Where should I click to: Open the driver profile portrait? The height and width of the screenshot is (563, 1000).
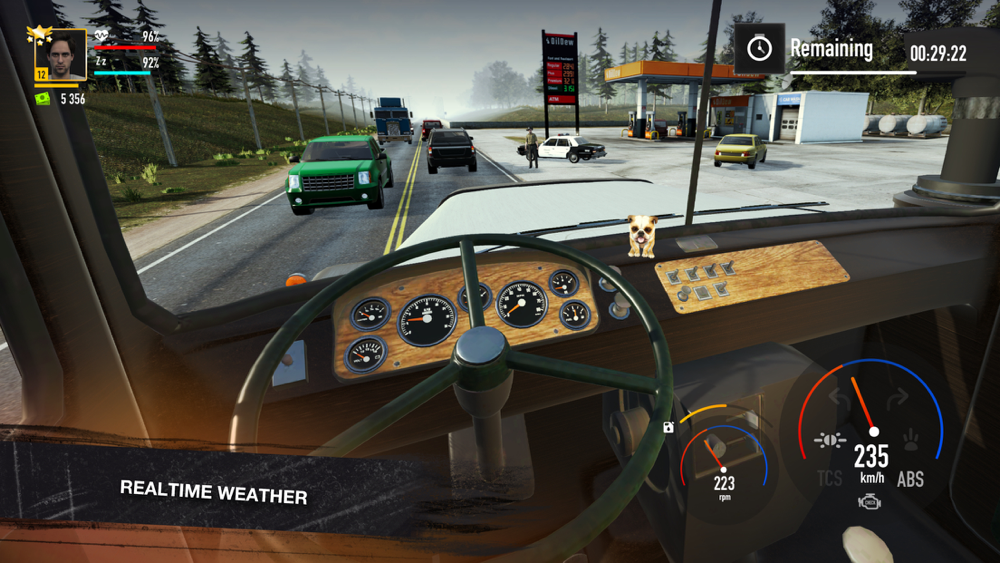61,55
